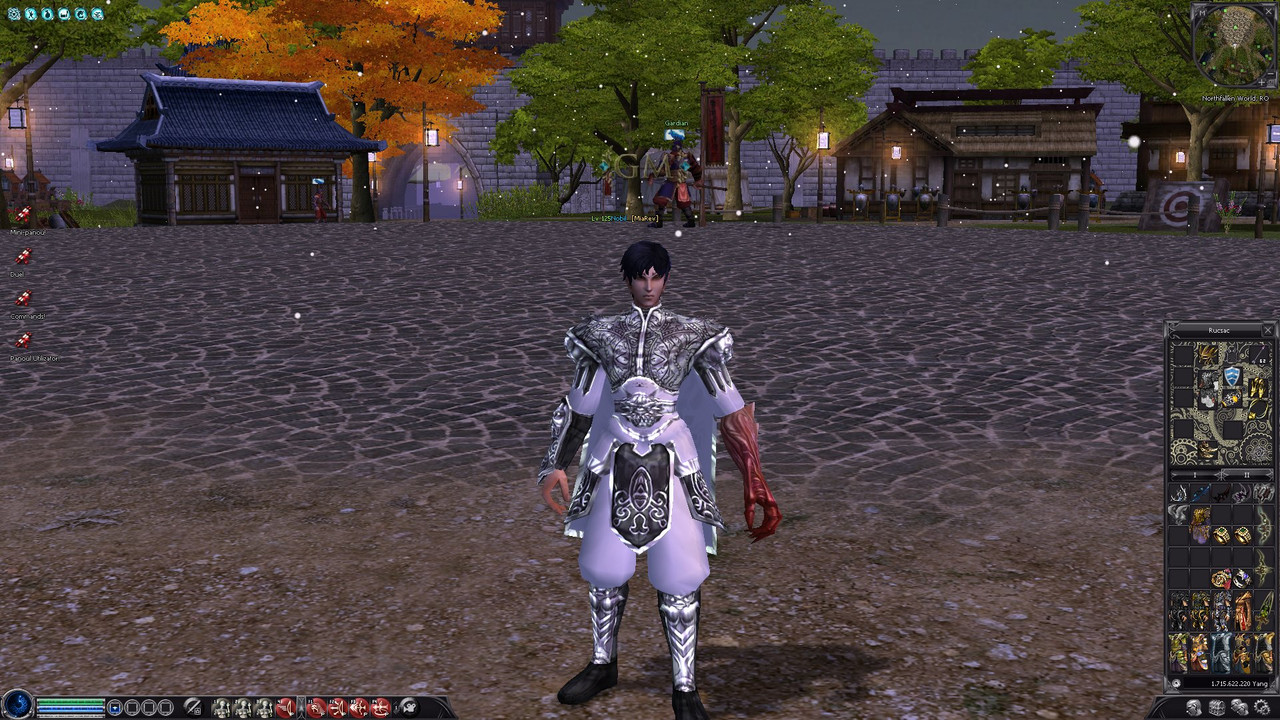The width and height of the screenshot is (1280, 720).
Task: Open the messenger icon at inventory bottom
Action: (x=1240, y=706)
